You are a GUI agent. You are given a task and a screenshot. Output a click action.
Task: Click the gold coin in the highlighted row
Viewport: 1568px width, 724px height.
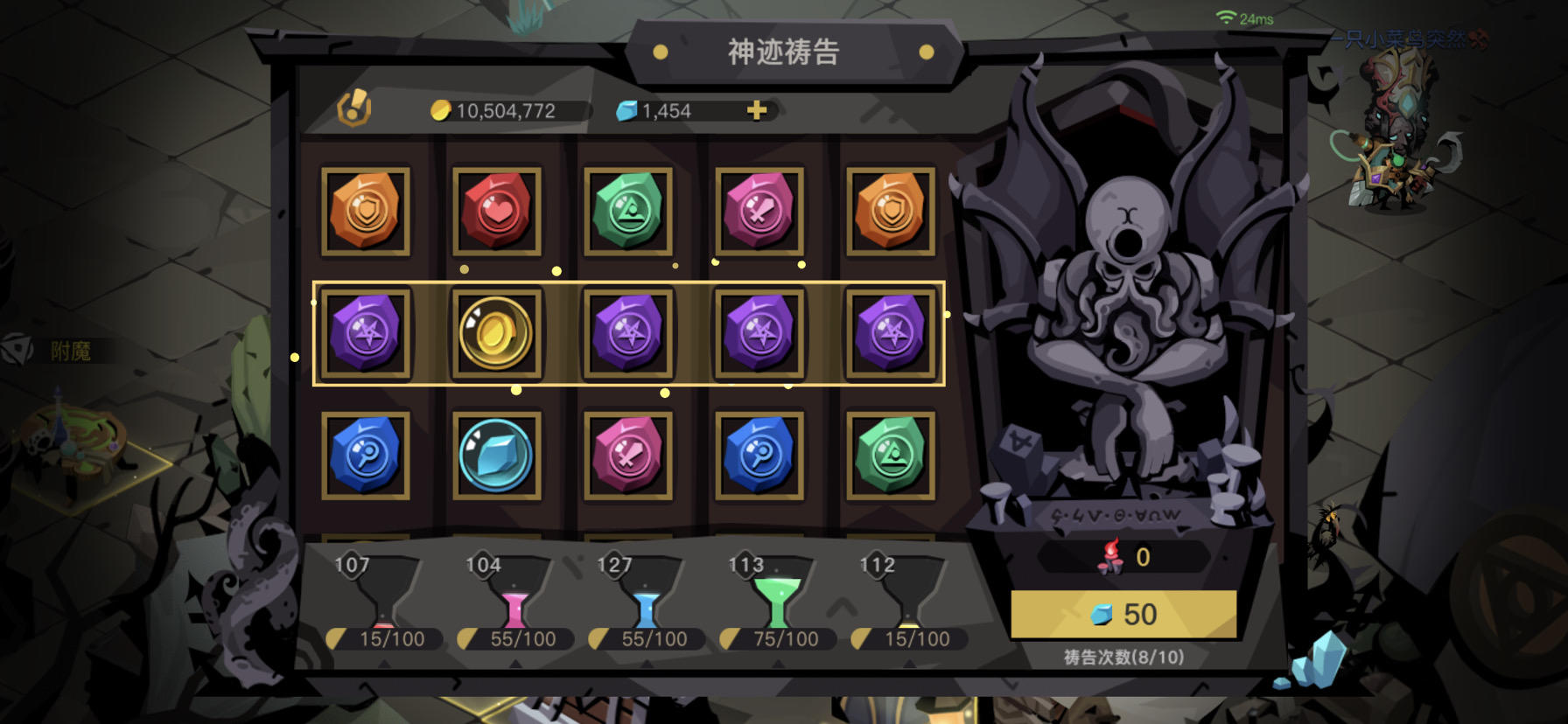click(497, 331)
